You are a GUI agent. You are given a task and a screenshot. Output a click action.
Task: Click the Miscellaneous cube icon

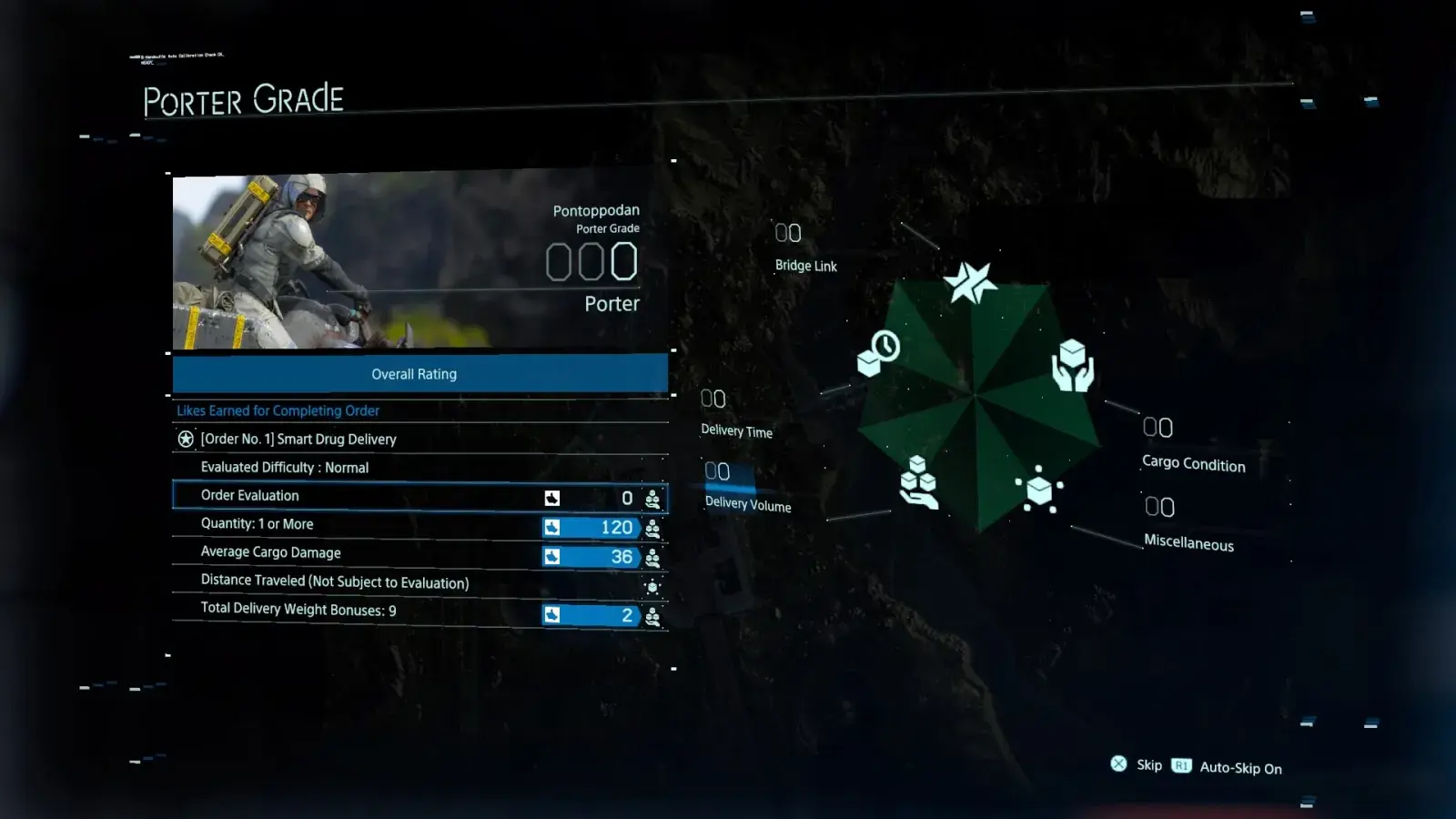(x=1038, y=490)
